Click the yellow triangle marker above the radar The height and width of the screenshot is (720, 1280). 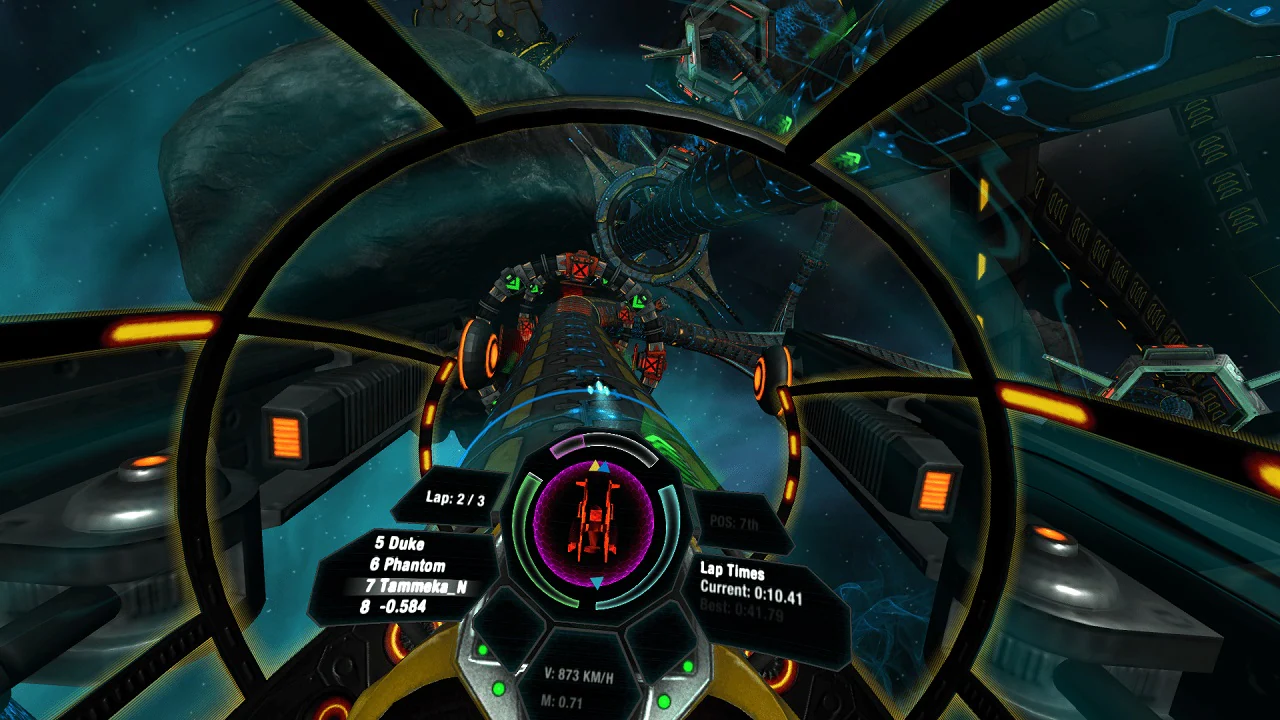pyautogui.click(x=595, y=464)
